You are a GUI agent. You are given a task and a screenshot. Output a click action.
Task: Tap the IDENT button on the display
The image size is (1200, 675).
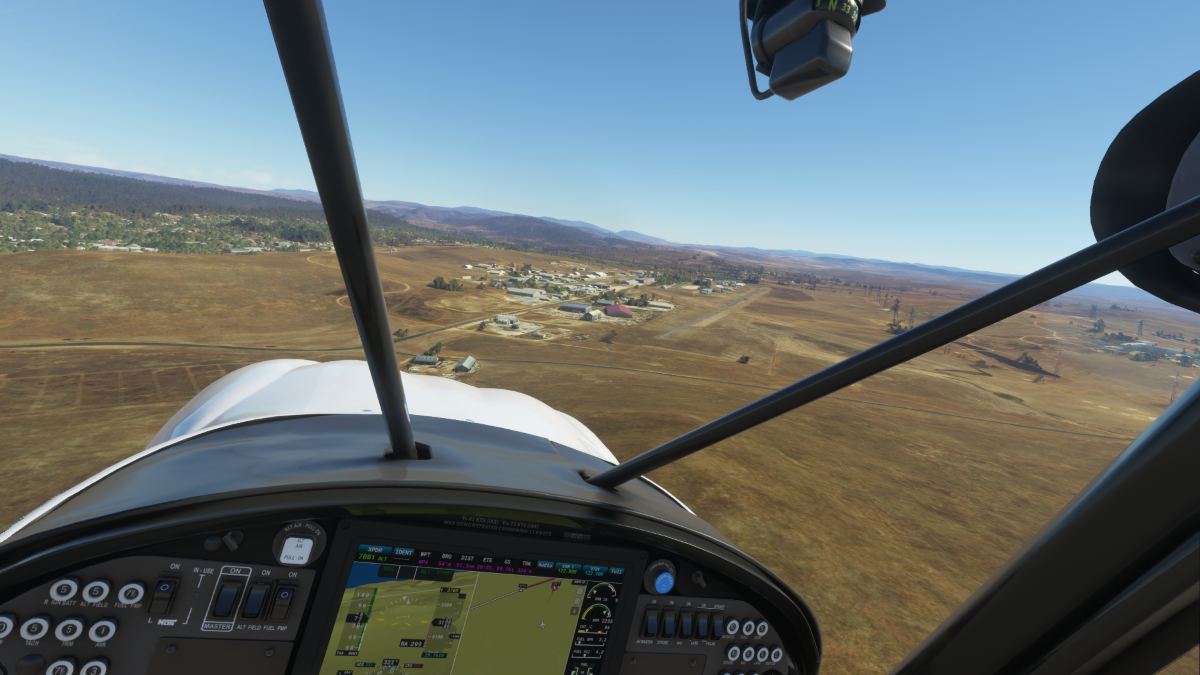[x=404, y=553]
